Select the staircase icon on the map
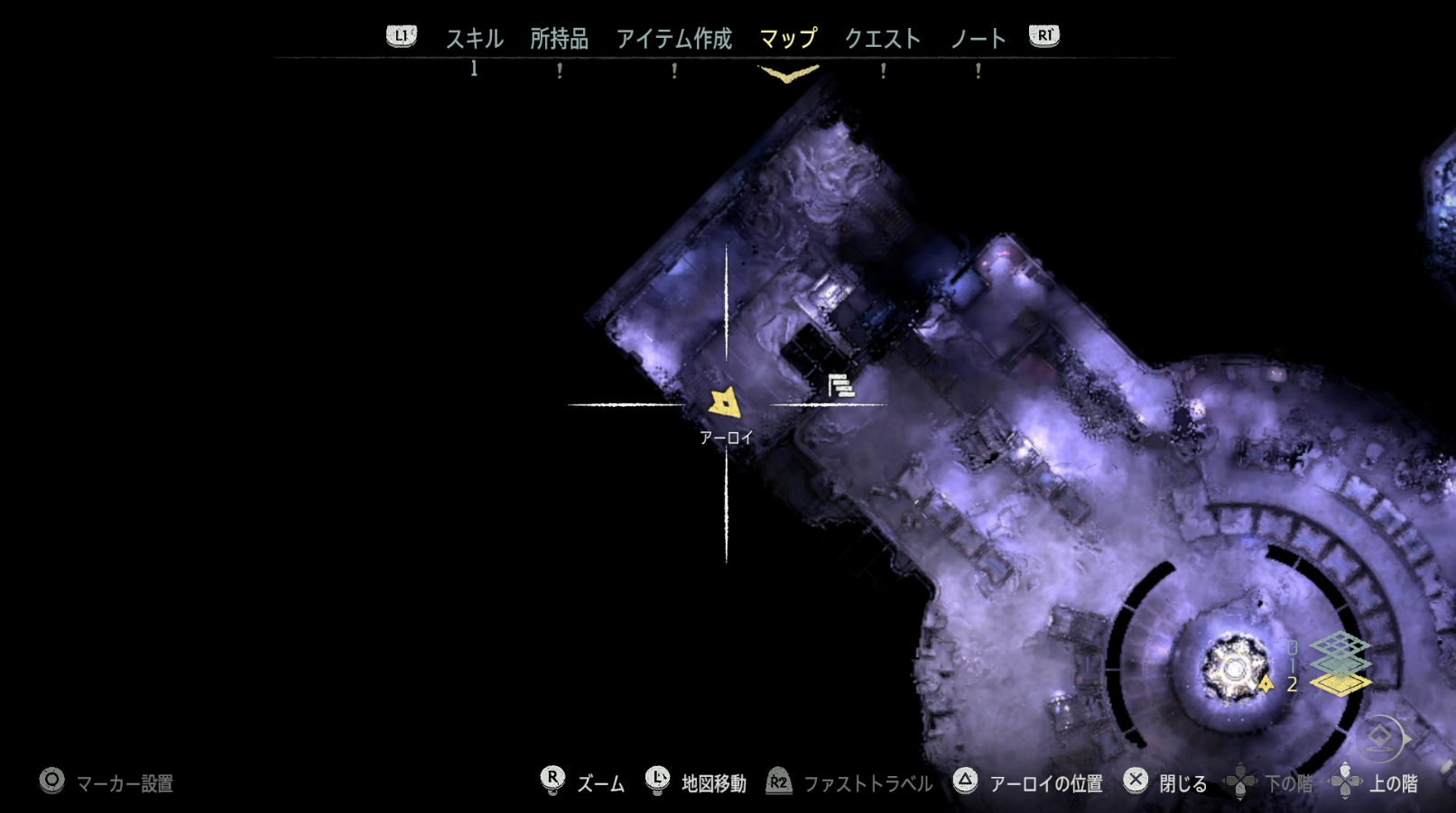 point(840,386)
